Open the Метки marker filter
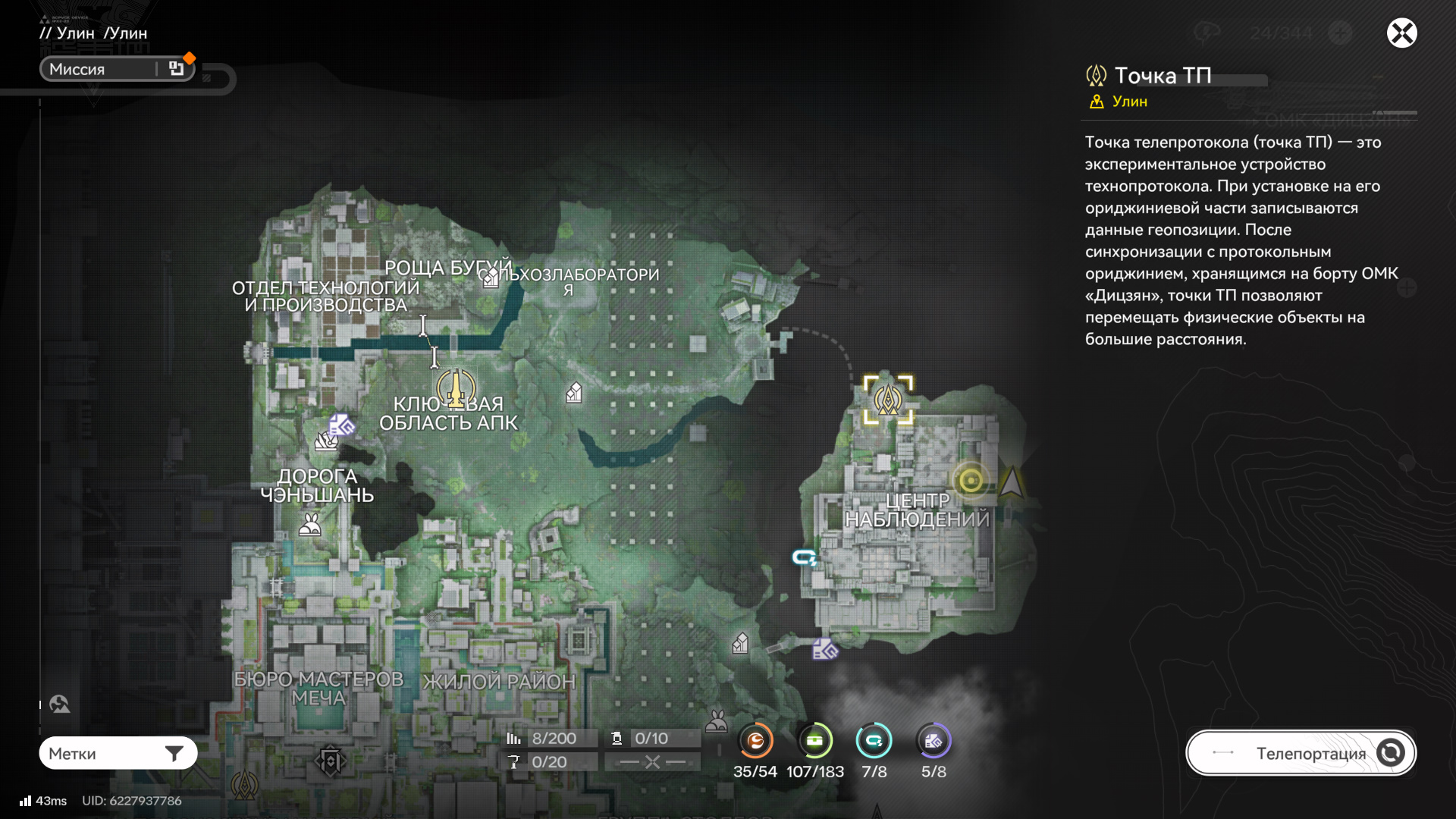The height and width of the screenshot is (819, 1456). coord(118,753)
